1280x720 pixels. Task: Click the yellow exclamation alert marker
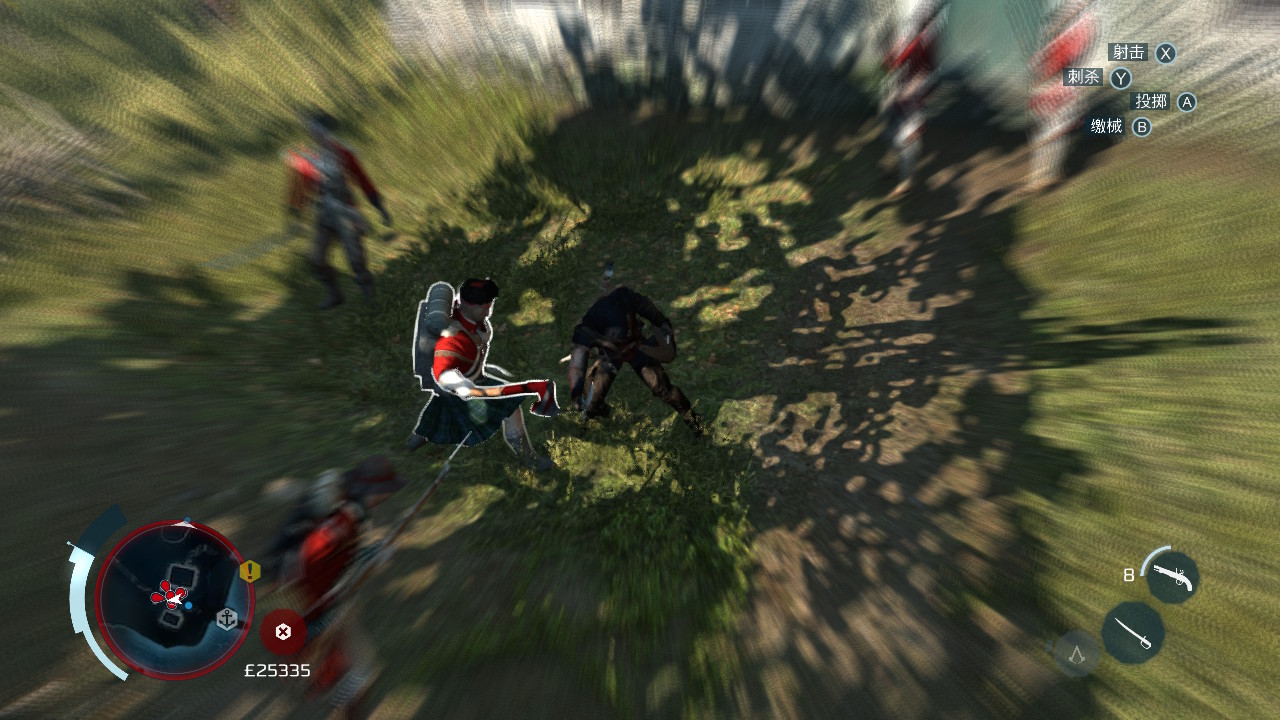(x=249, y=571)
